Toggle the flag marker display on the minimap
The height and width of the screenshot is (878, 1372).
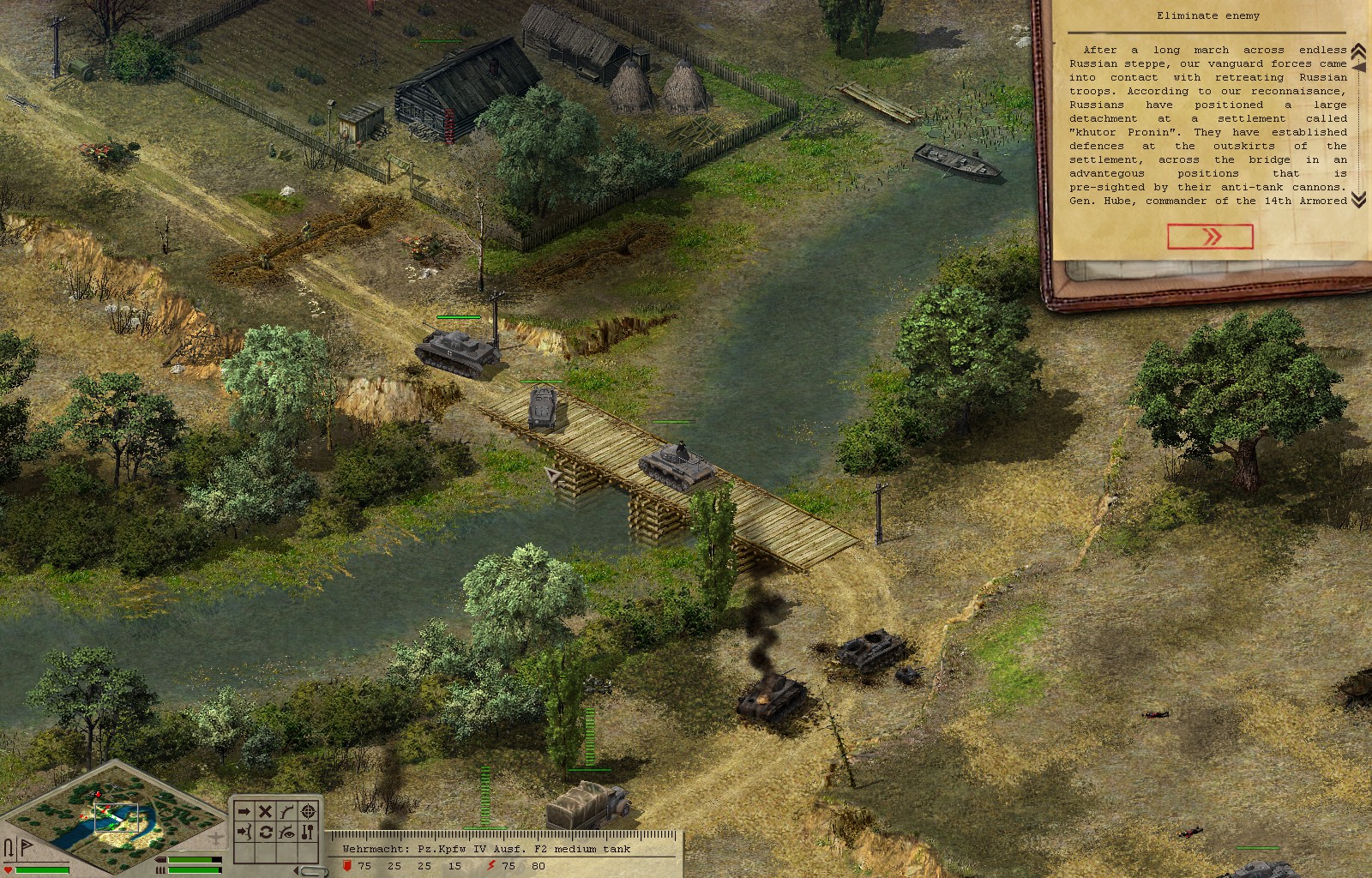[x=26, y=847]
